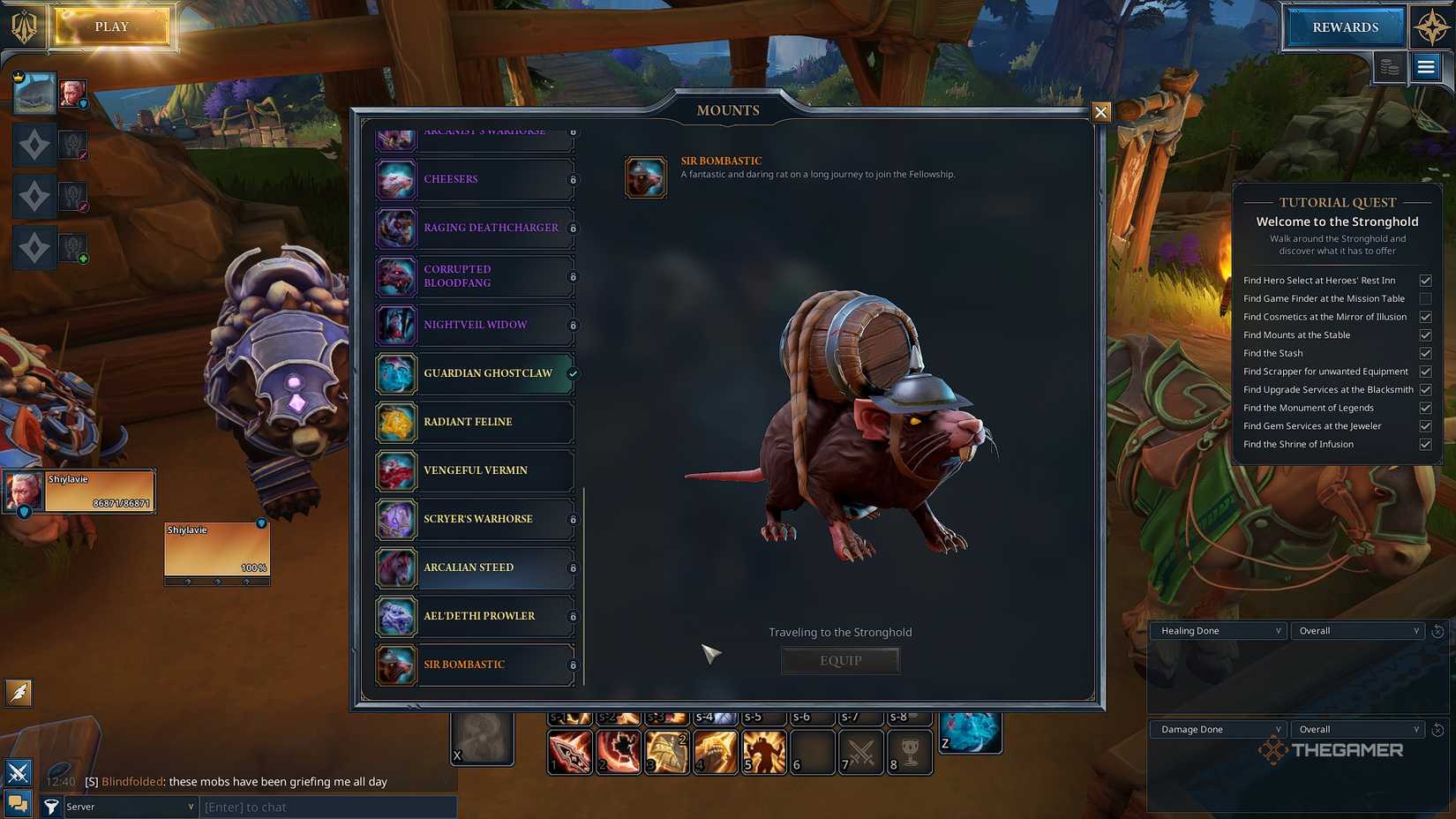
Task: Select the Guardian Ghostclaw mount icon
Action: (x=396, y=373)
